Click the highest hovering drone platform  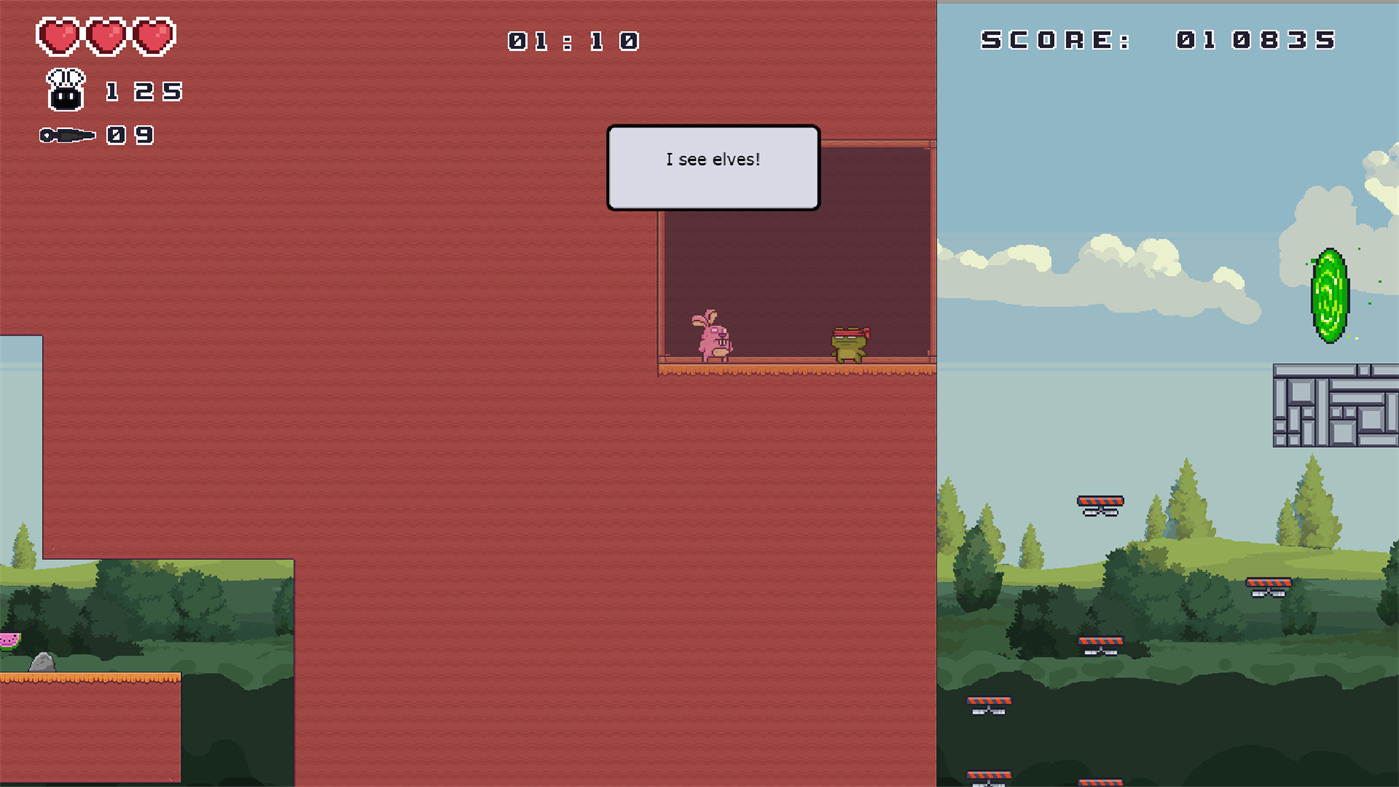[x=1100, y=503]
